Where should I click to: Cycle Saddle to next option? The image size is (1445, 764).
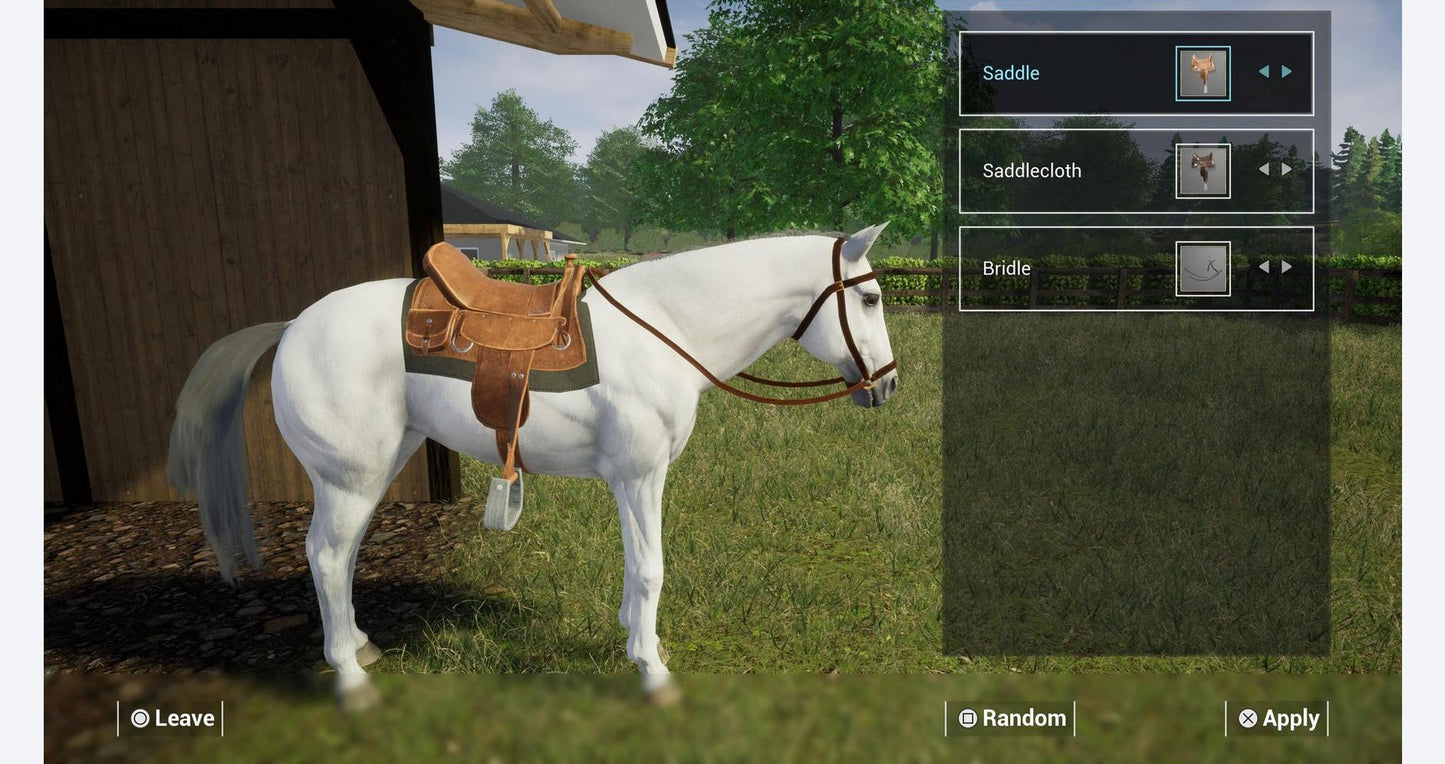tap(1287, 72)
